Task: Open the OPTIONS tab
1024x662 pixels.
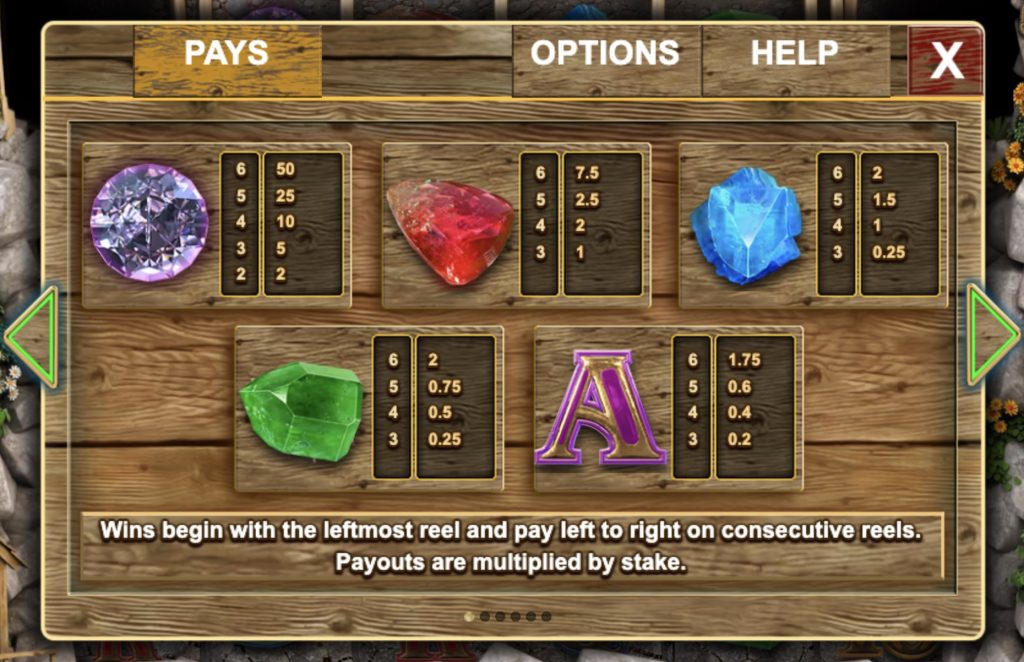Action: click(x=605, y=54)
